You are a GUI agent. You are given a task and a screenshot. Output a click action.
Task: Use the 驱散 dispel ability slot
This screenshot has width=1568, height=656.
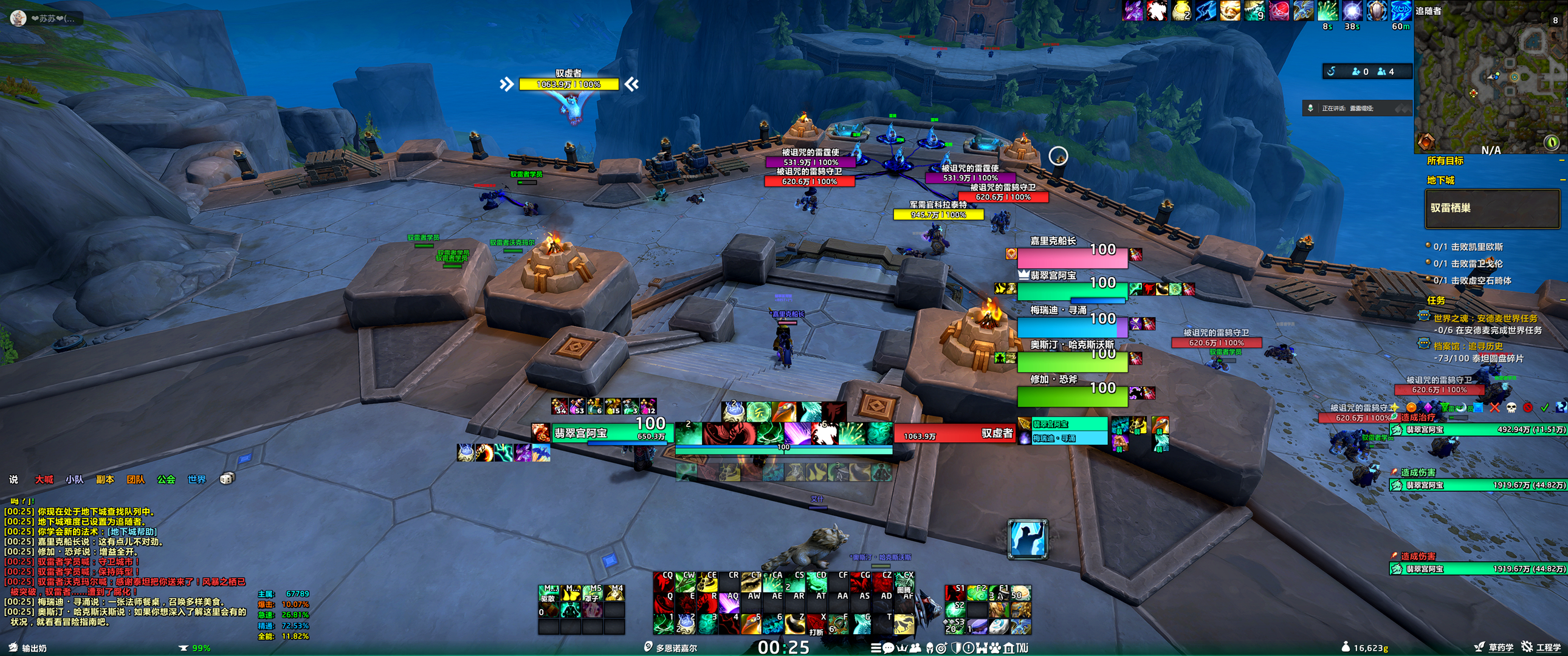tap(548, 593)
